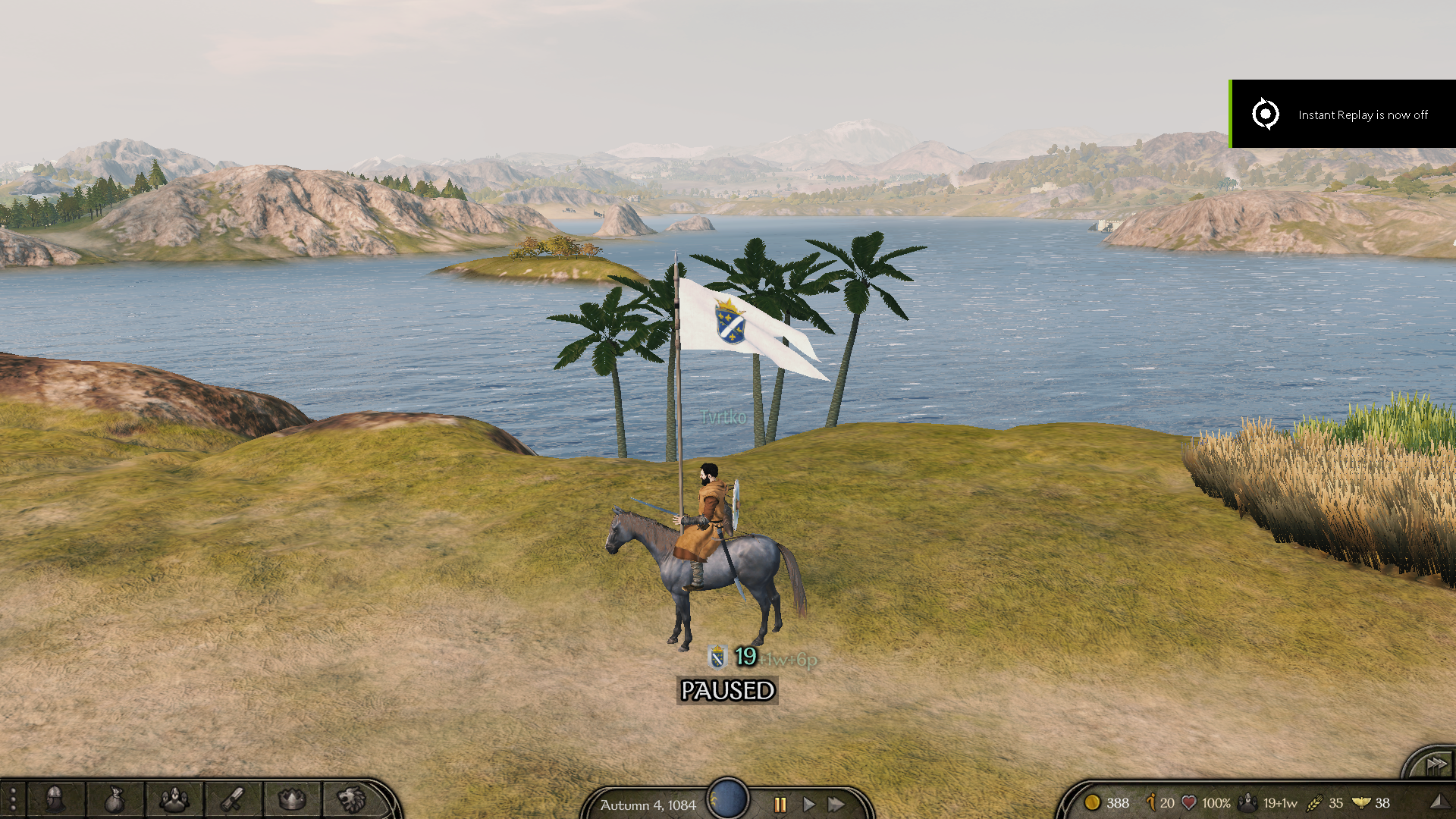Resume time at normal speed
This screenshot has width=1456, height=819.
coord(808,804)
